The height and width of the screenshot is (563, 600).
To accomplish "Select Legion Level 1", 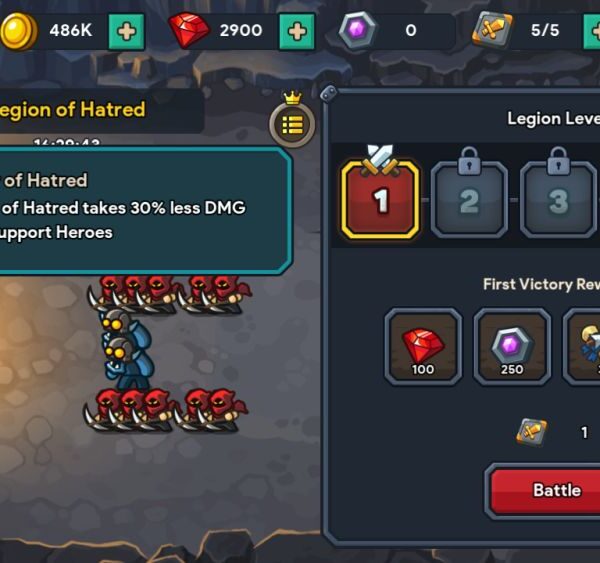I will click(x=380, y=199).
